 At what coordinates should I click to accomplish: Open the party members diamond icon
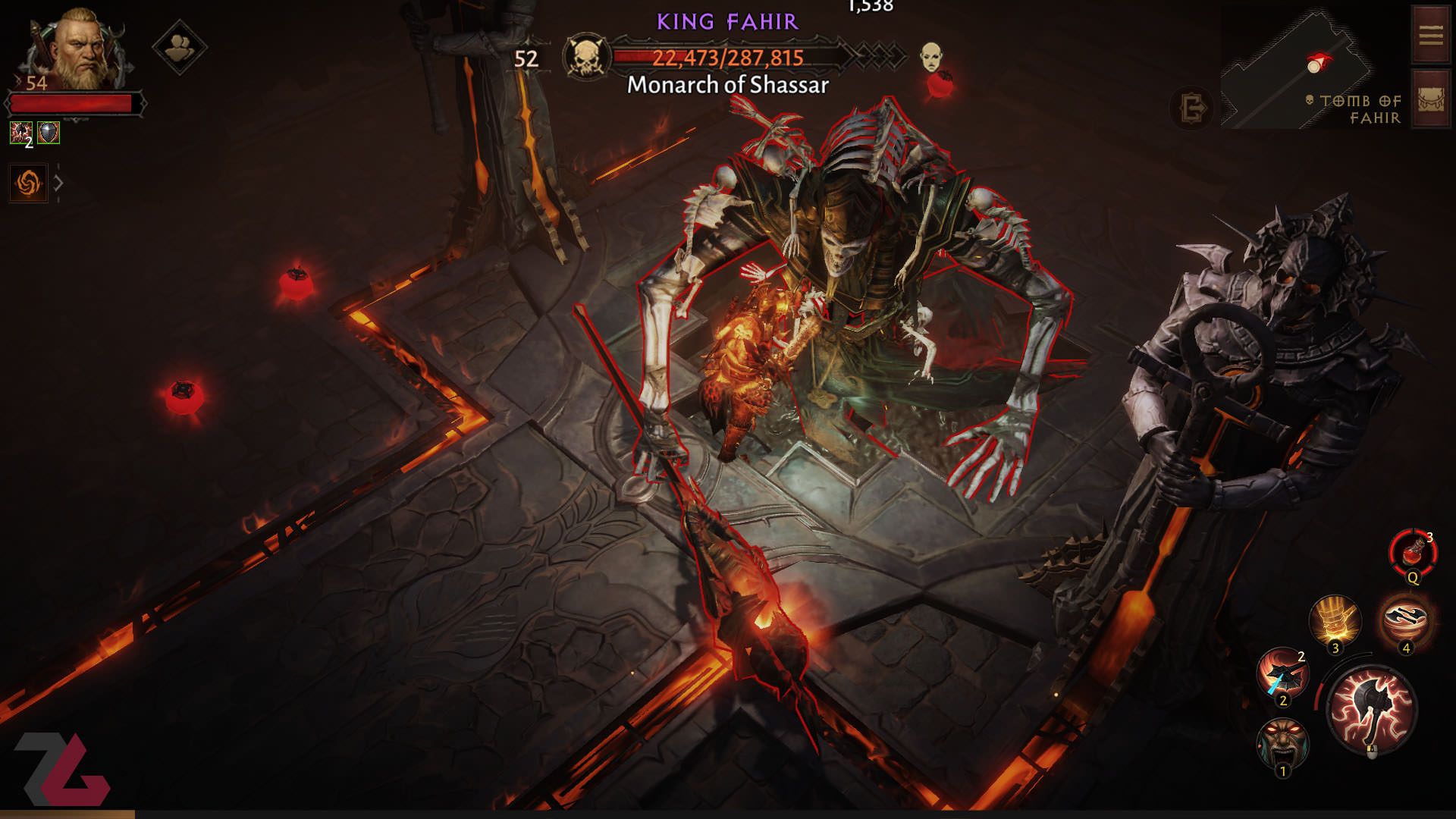tap(179, 47)
